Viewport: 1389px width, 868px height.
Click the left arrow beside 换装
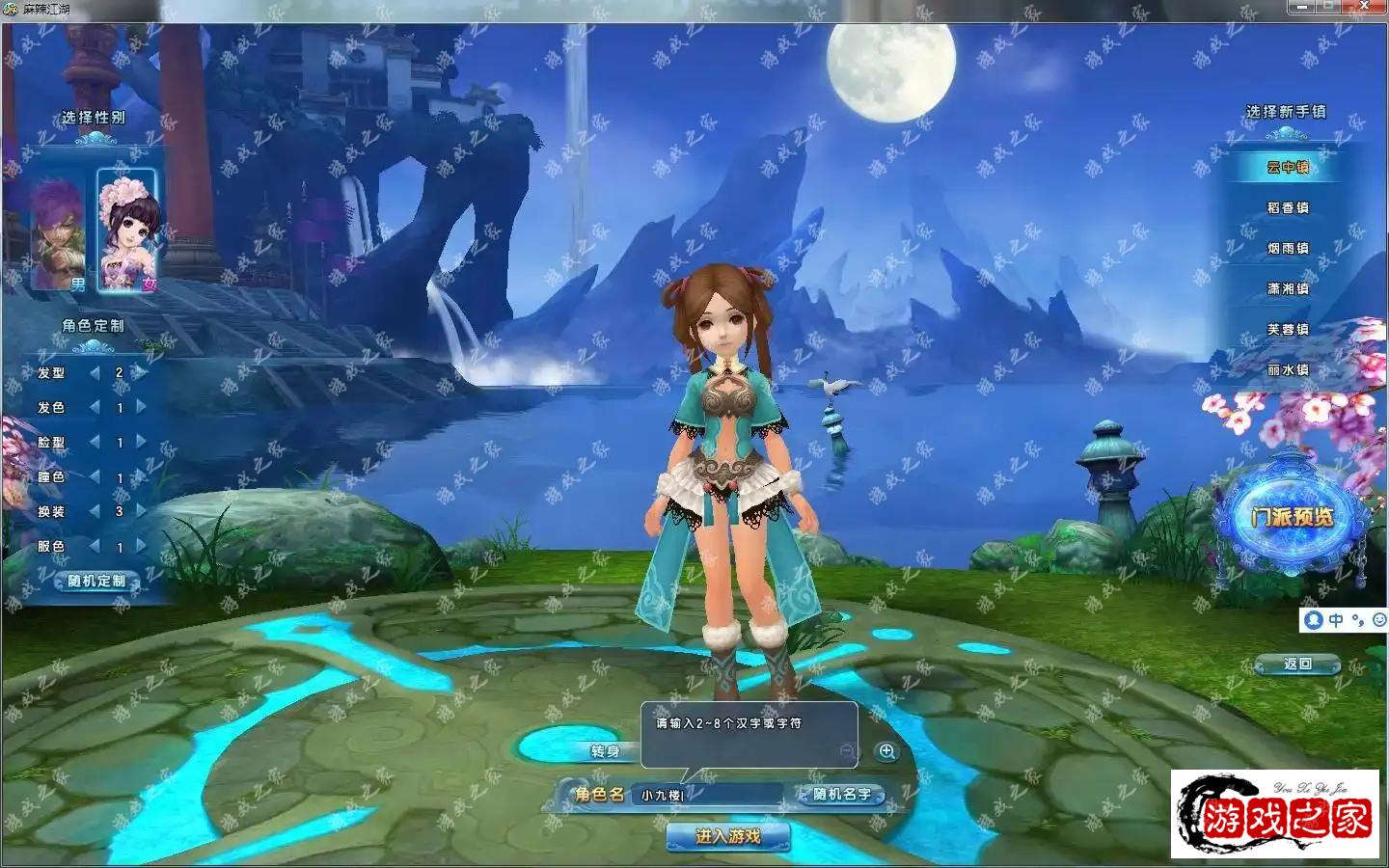coord(95,511)
